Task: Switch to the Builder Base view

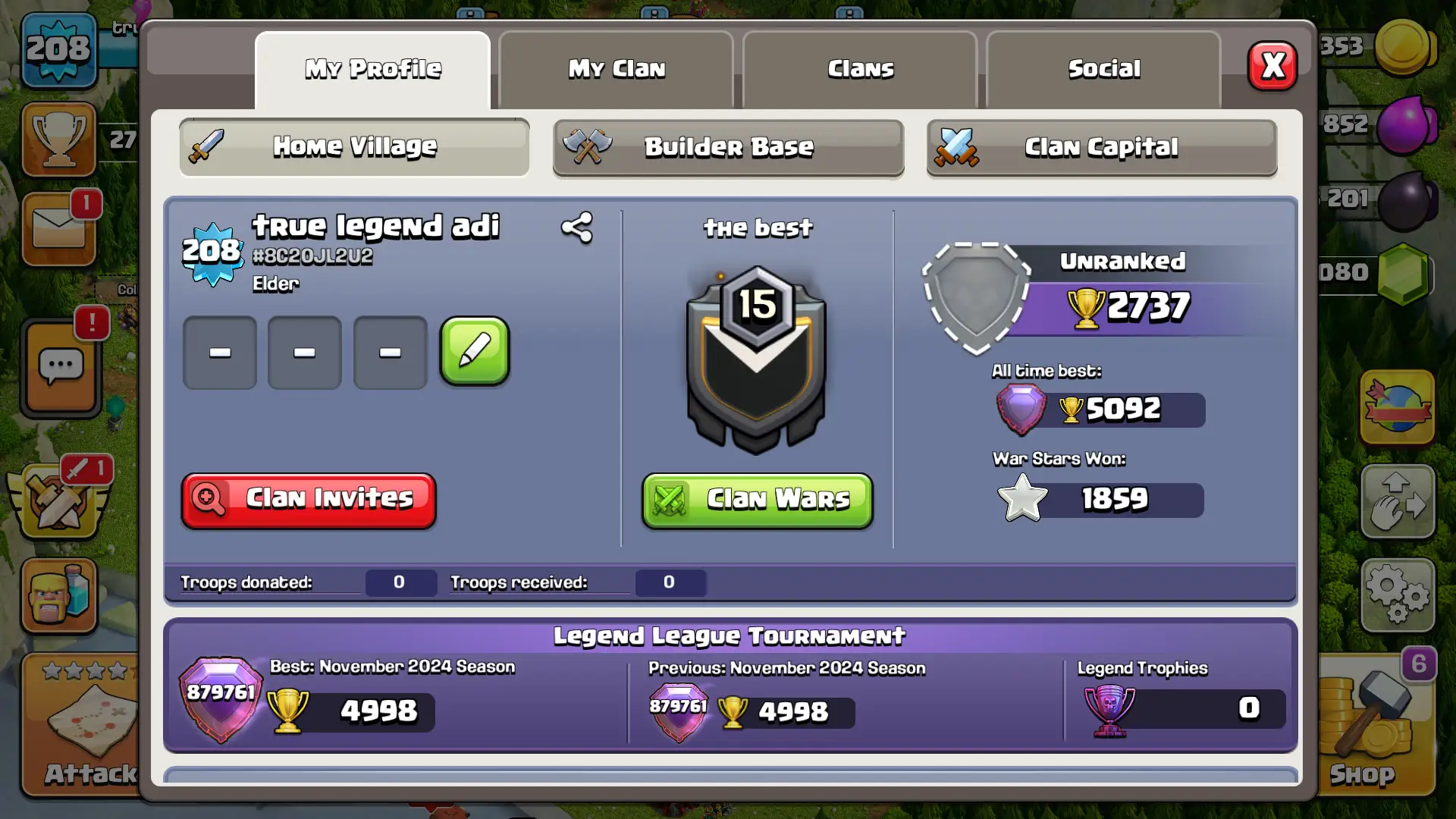Action: (727, 148)
